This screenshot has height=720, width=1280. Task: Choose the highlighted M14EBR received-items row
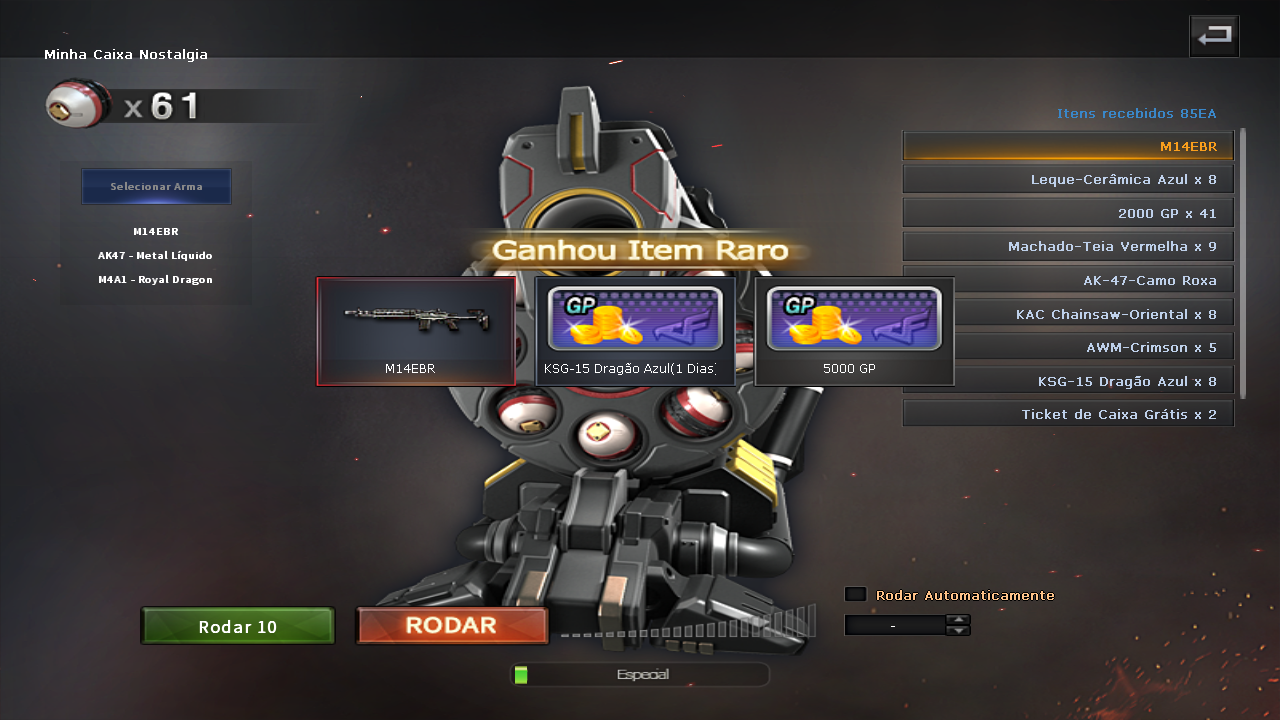coord(1068,146)
